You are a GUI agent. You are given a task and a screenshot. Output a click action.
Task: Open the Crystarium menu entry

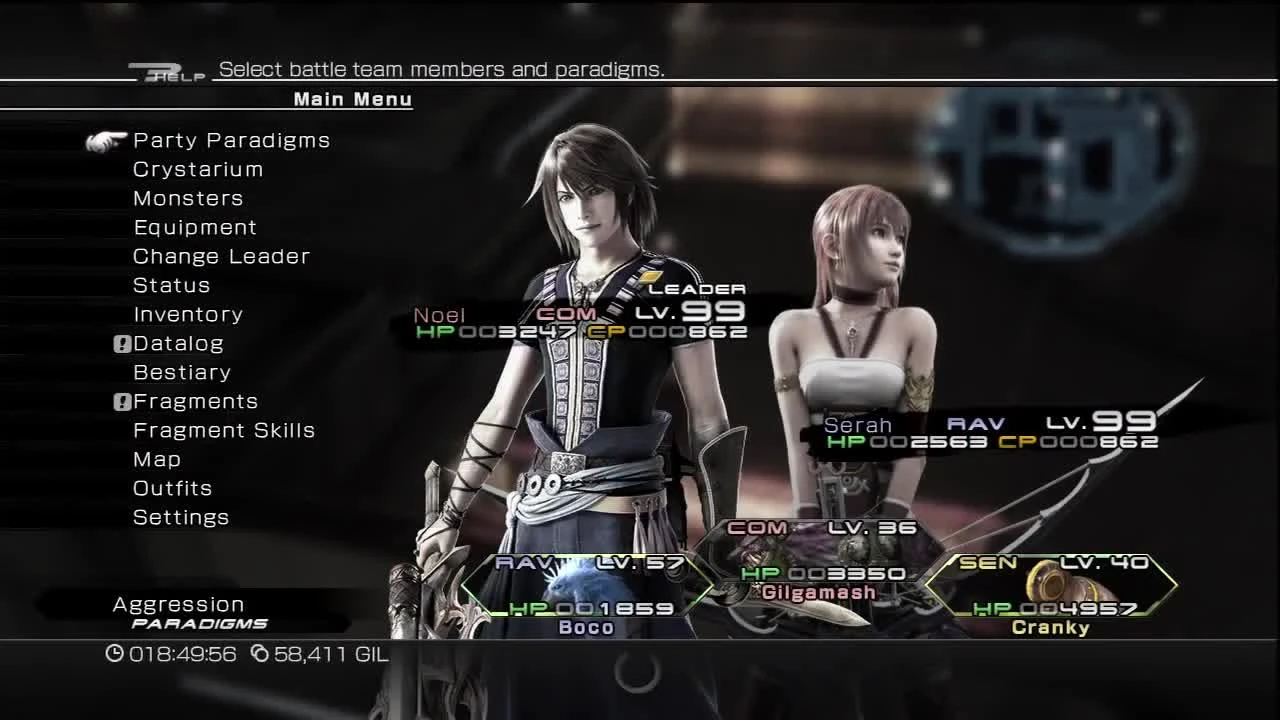pyautogui.click(x=198, y=169)
